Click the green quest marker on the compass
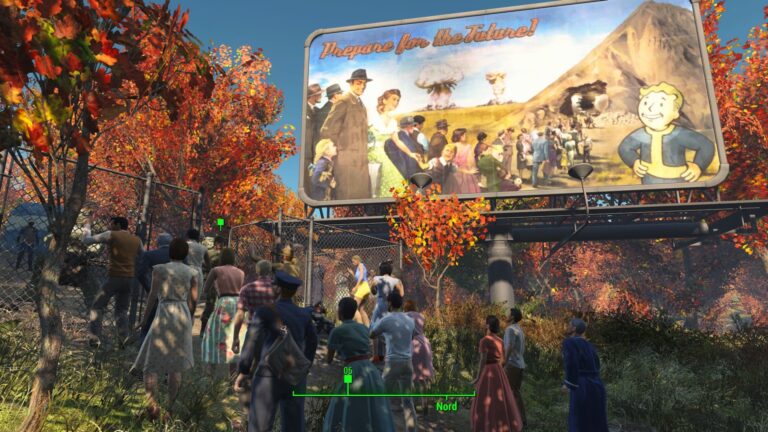 348,379
